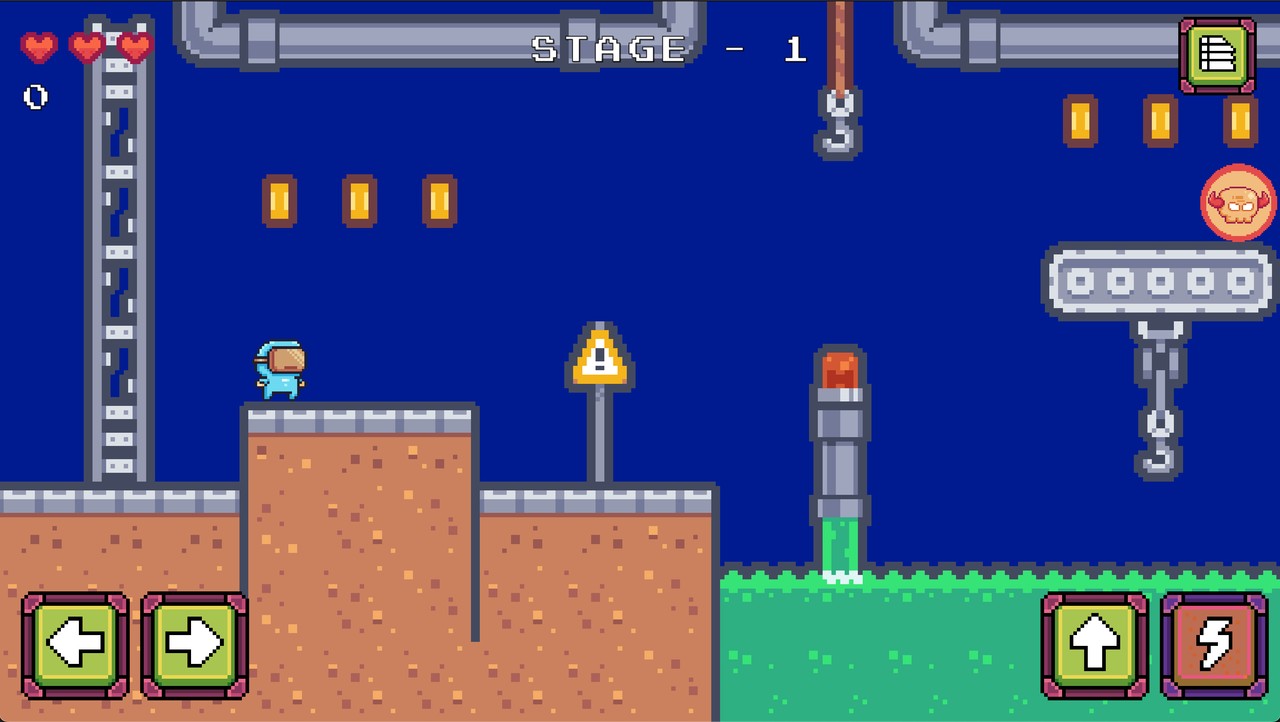Collect the leftmost coin above the dirt platform

coord(278,198)
